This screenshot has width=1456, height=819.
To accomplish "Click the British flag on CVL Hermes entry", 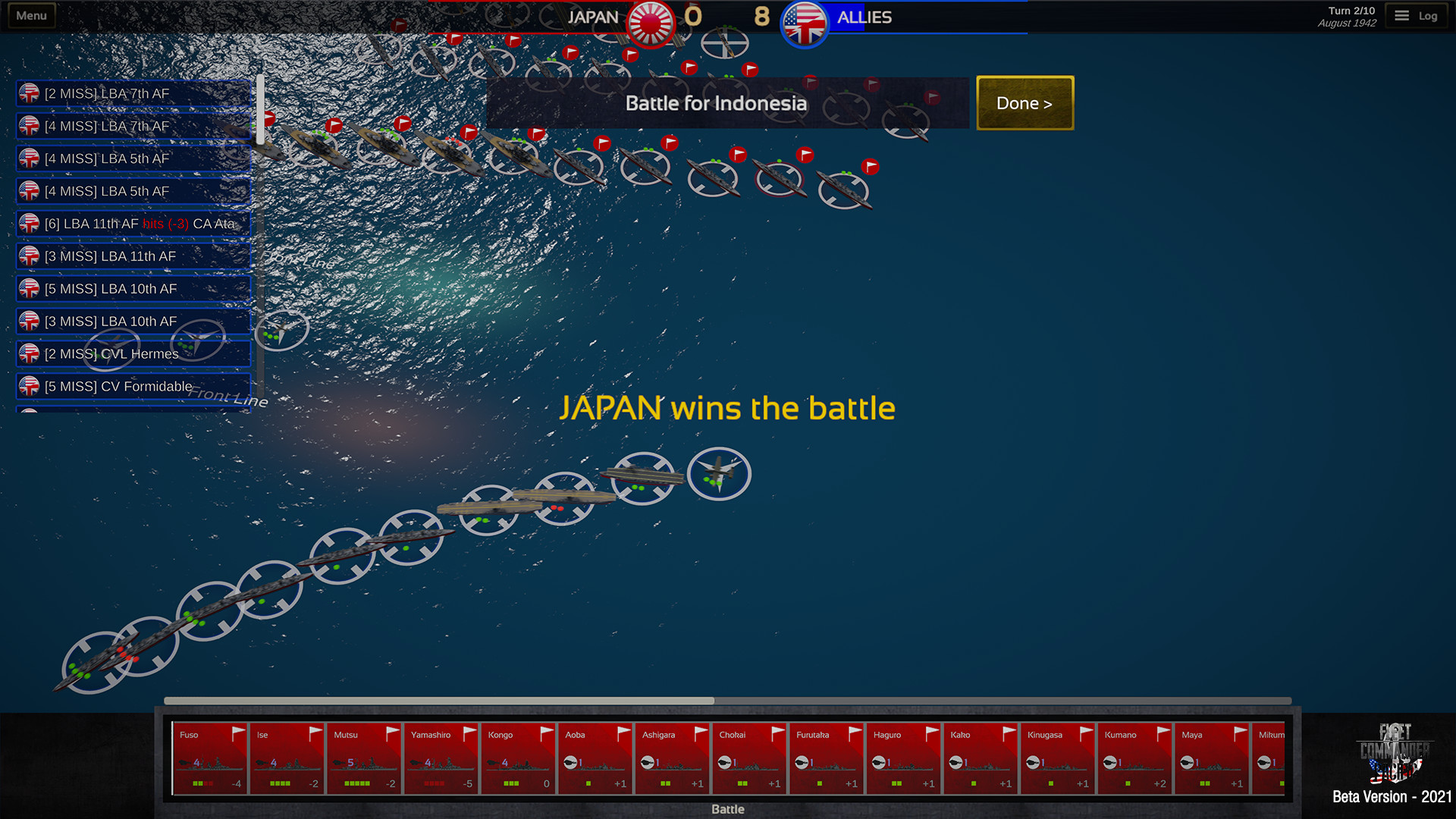I will click(x=29, y=353).
